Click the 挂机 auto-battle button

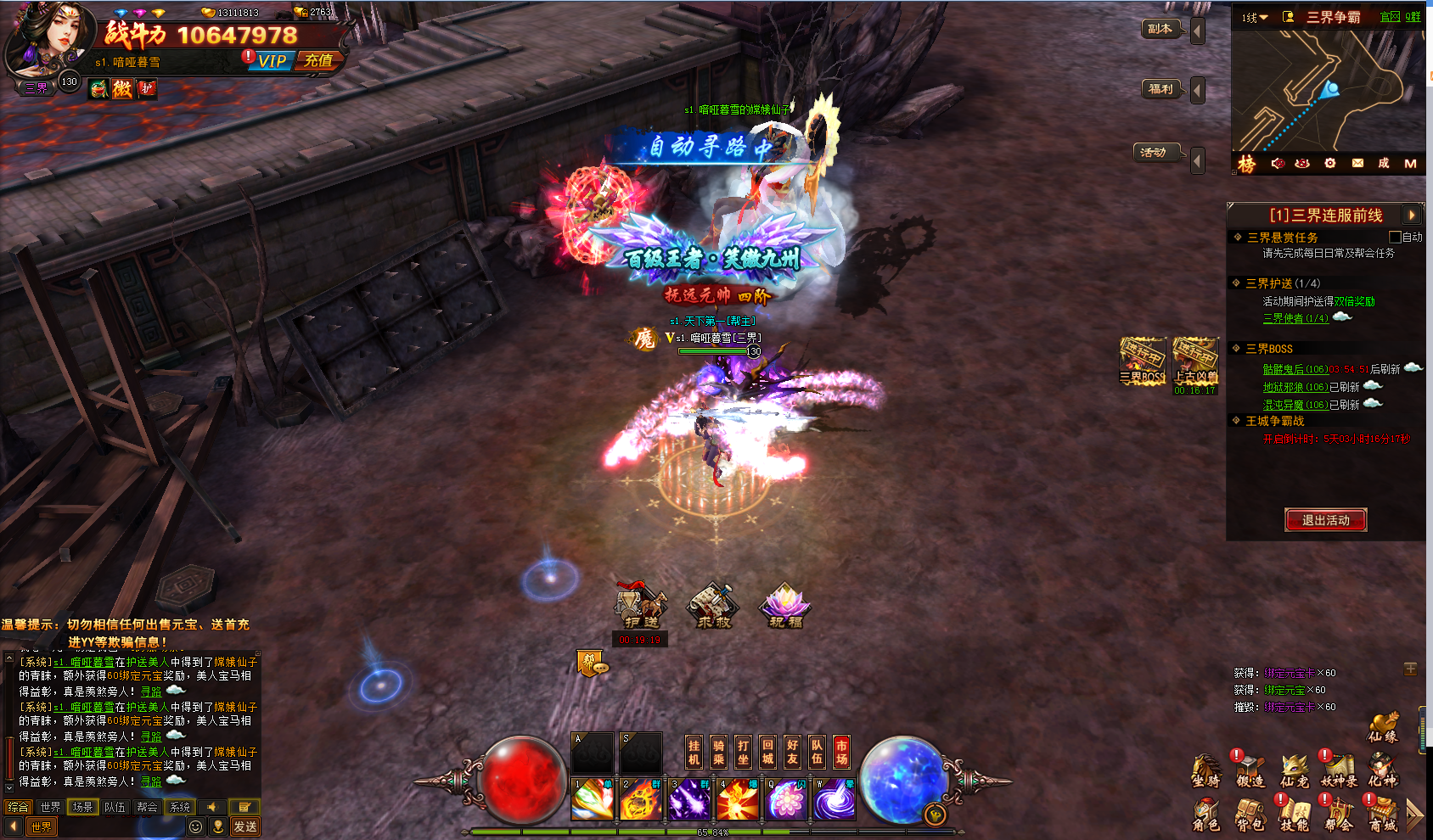click(x=694, y=752)
